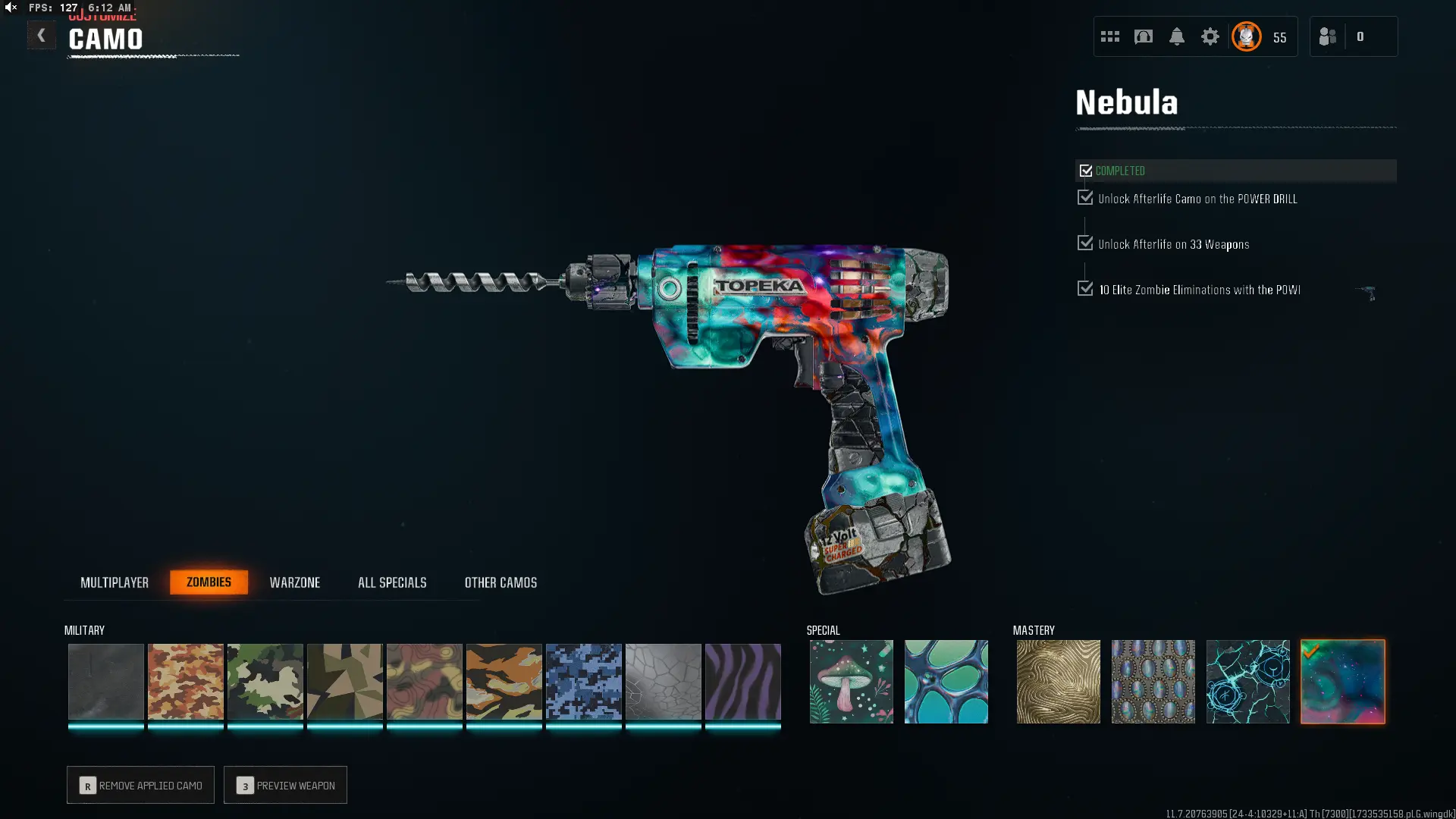Apply the gold swirl mastery camo
Screen dimensions: 1456x819
pyautogui.click(x=1059, y=681)
